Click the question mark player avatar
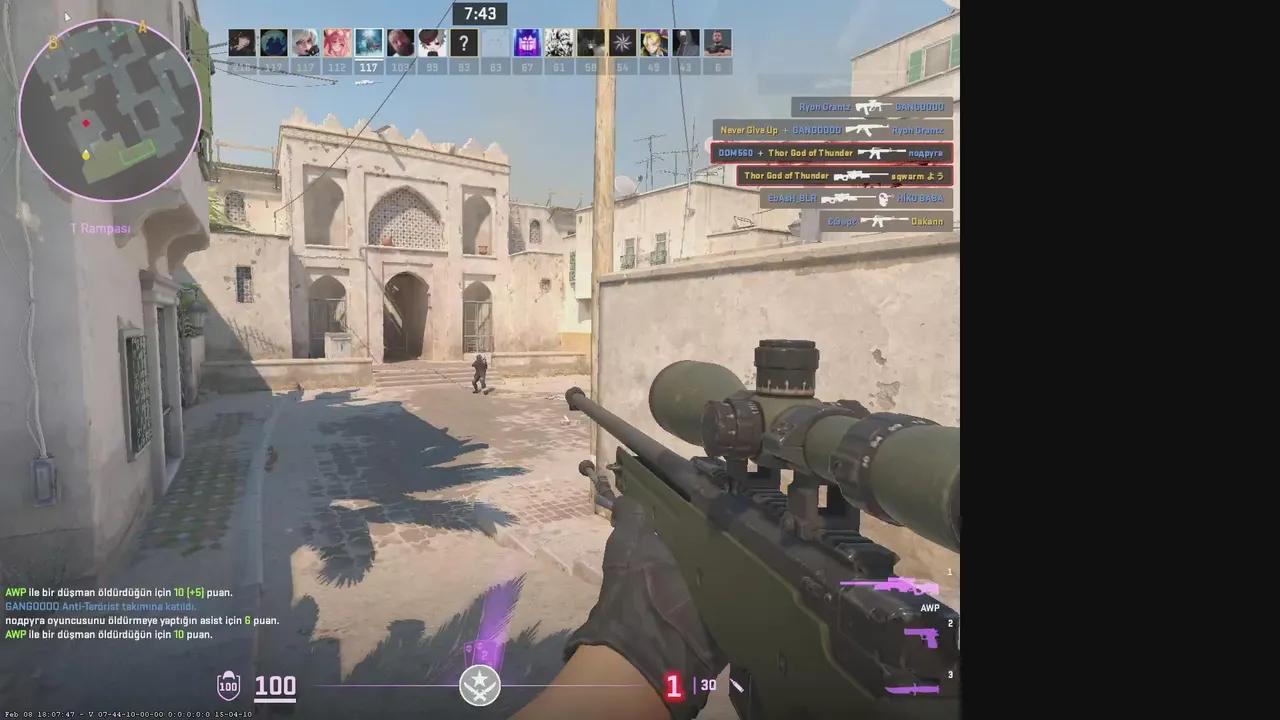The width and height of the screenshot is (1280, 720). coord(463,43)
